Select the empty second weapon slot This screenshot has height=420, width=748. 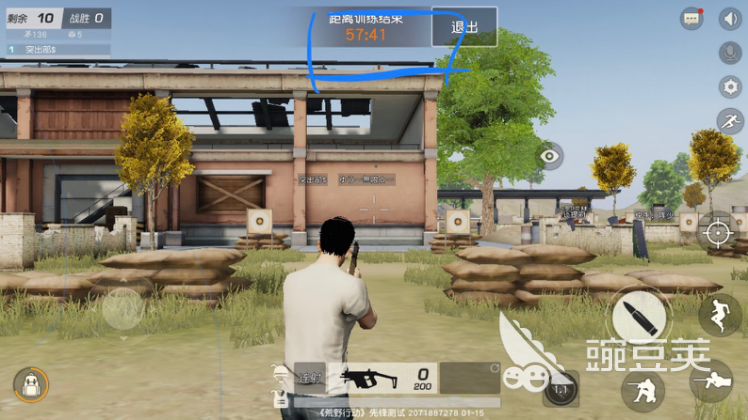470,377
